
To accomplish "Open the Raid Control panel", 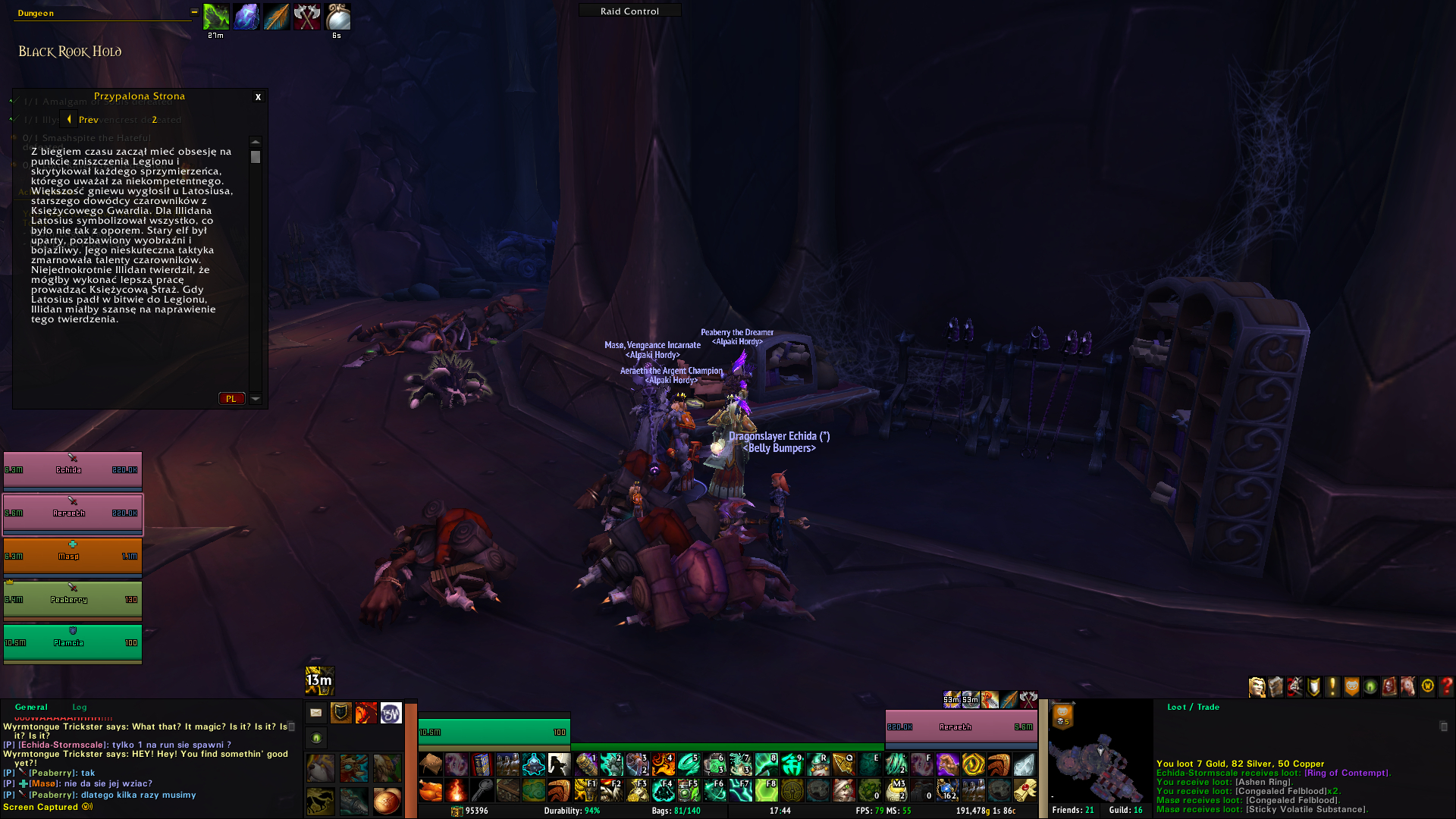I will click(629, 11).
